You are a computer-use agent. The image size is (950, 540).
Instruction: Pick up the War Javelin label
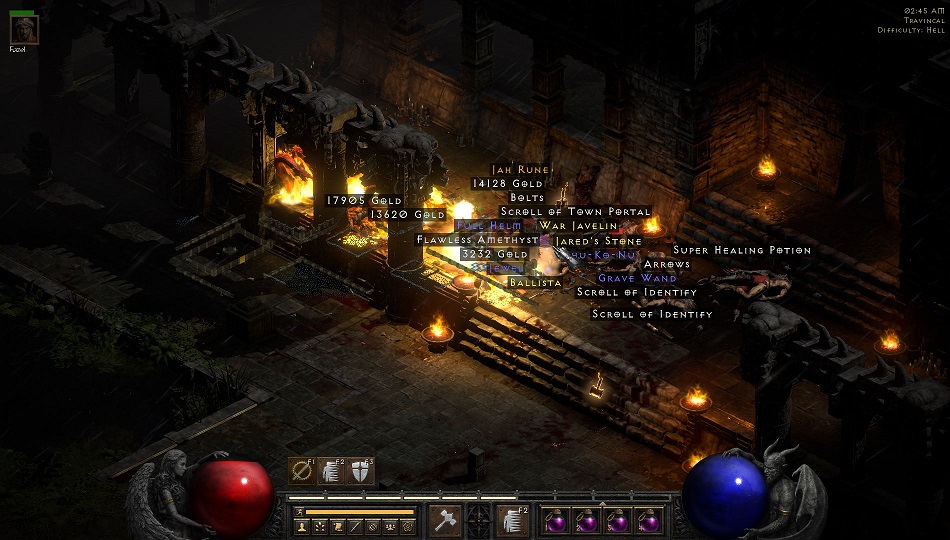[580, 226]
